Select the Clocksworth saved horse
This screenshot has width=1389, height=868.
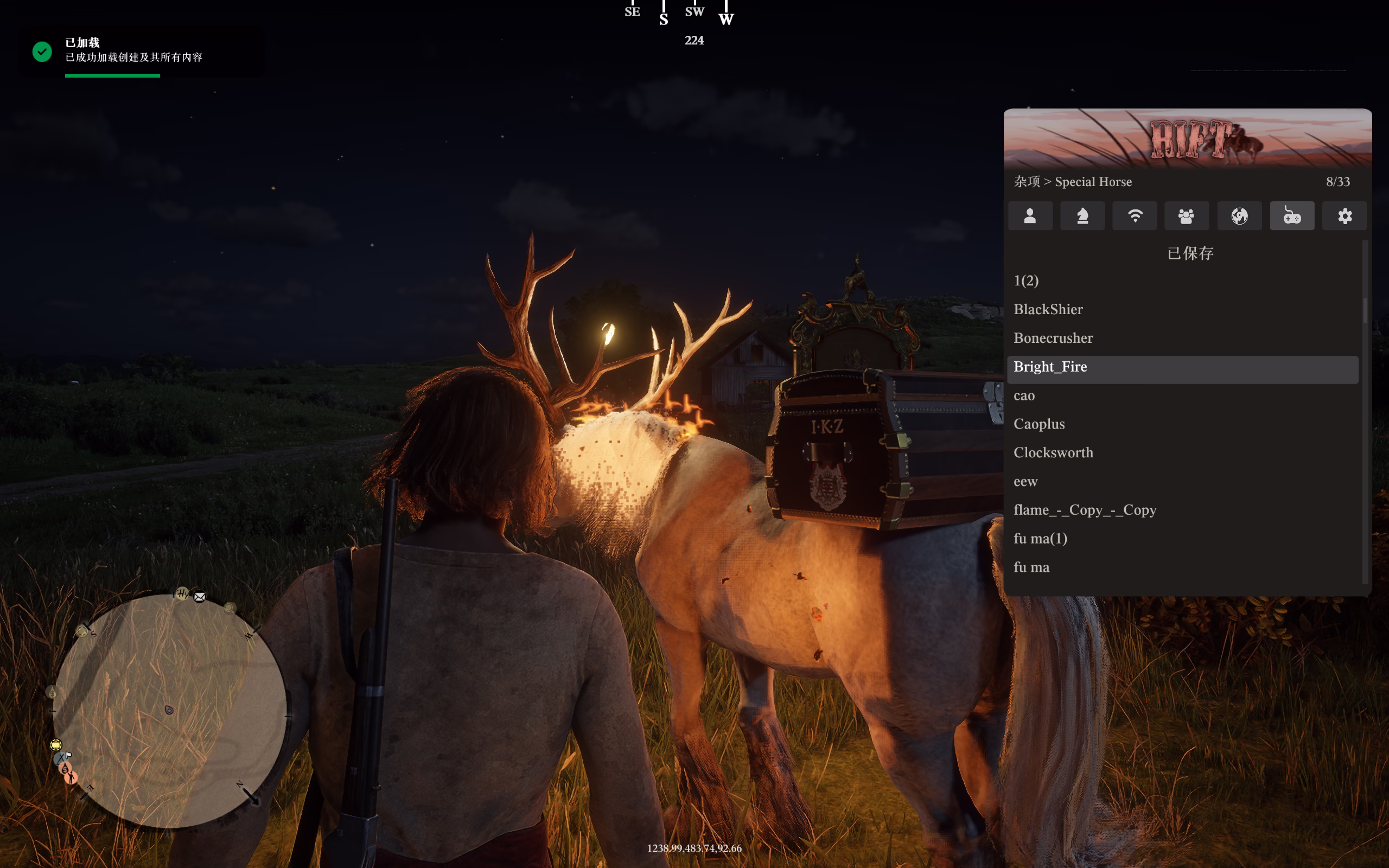(1053, 453)
